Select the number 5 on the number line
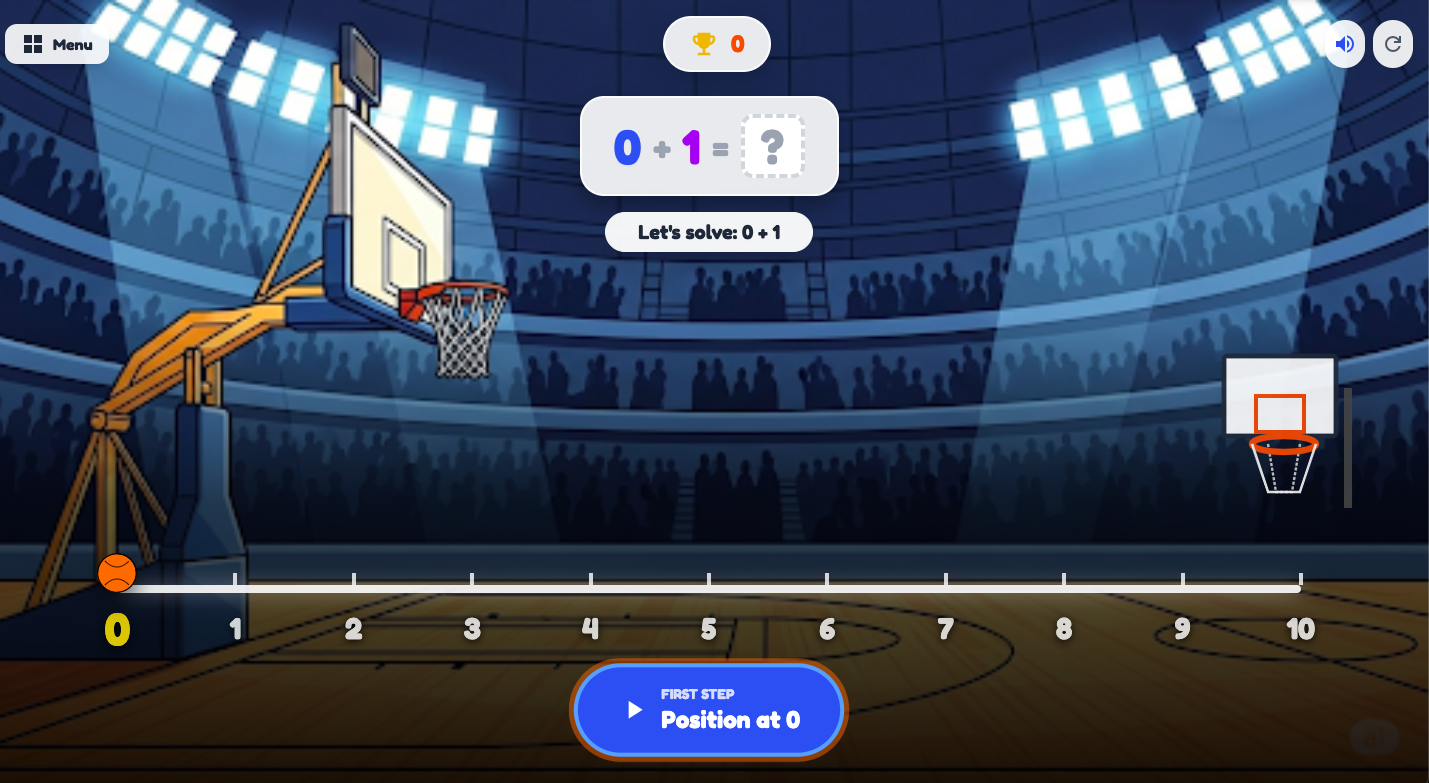Image resolution: width=1429 pixels, height=783 pixels. 708,629
